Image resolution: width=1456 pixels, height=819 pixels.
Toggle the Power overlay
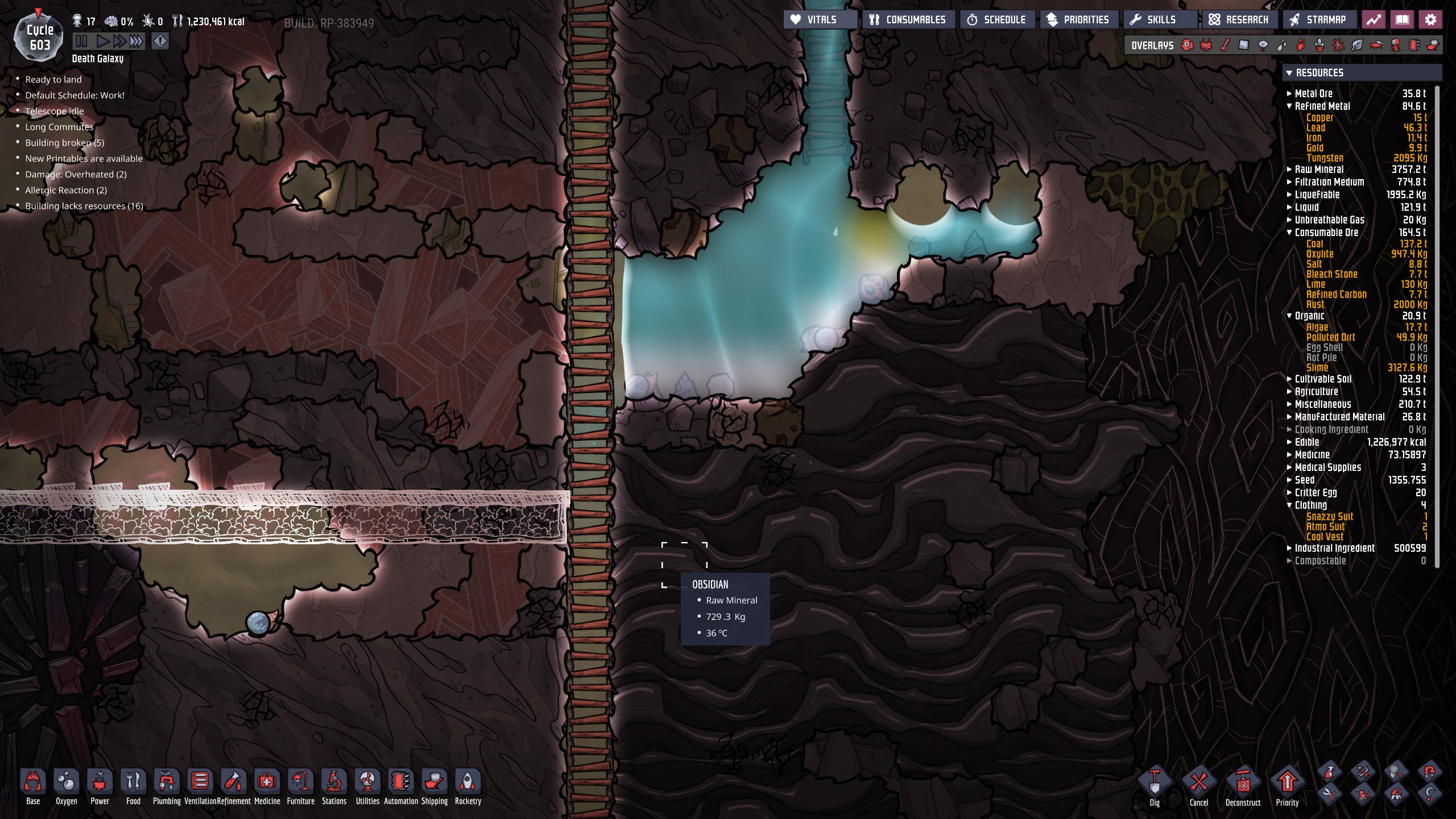(x=1206, y=45)
